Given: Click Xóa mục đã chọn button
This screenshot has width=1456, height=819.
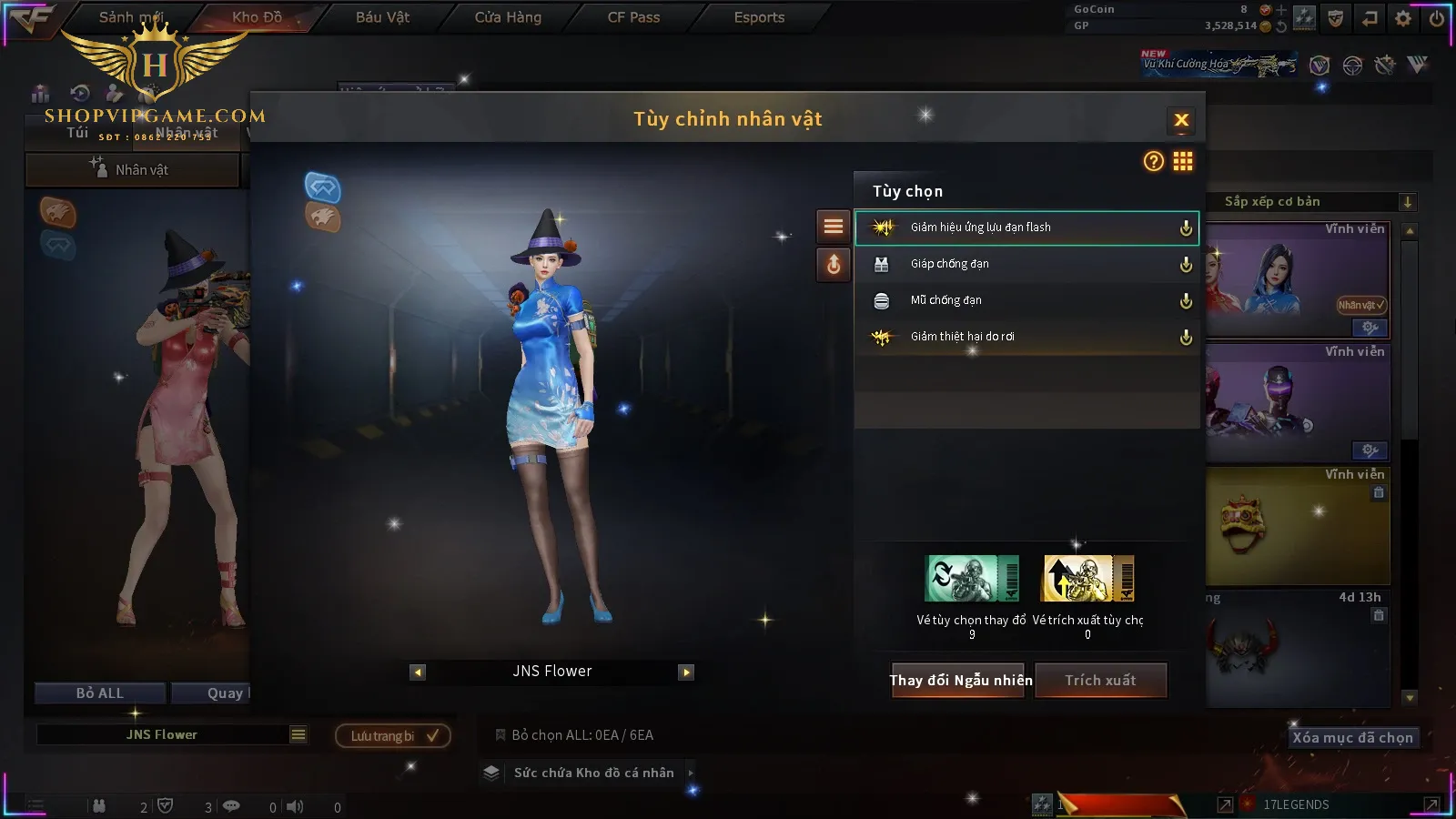Looking at the screenshot, I should (x=1352, y=737).
